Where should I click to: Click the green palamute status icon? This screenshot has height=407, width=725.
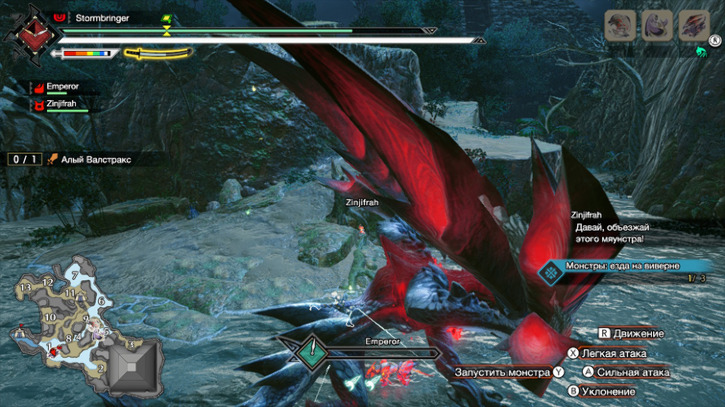click(x=702, y=50)
